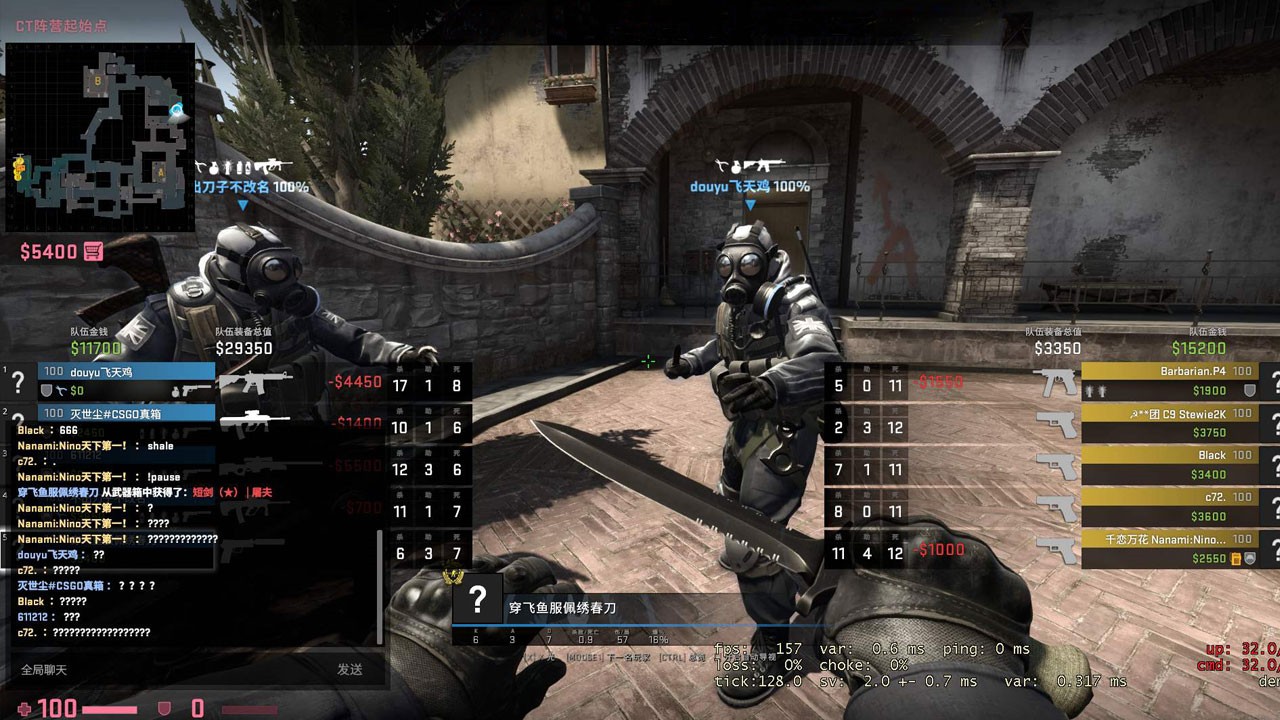Screen dimensions: 1280x720
Task: Select player Black on the right scoreboard
Action: 1212,455
